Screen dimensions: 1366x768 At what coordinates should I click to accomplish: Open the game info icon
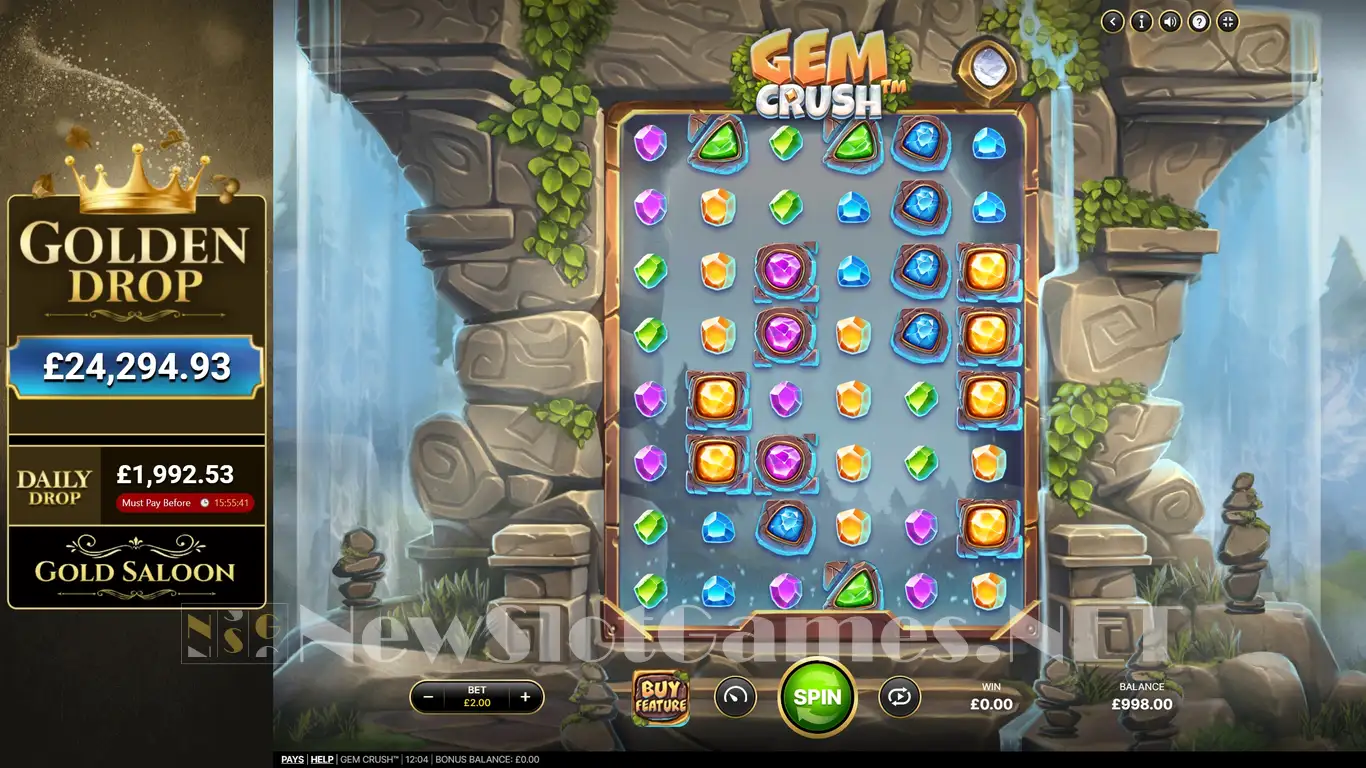click(1141, 21)
